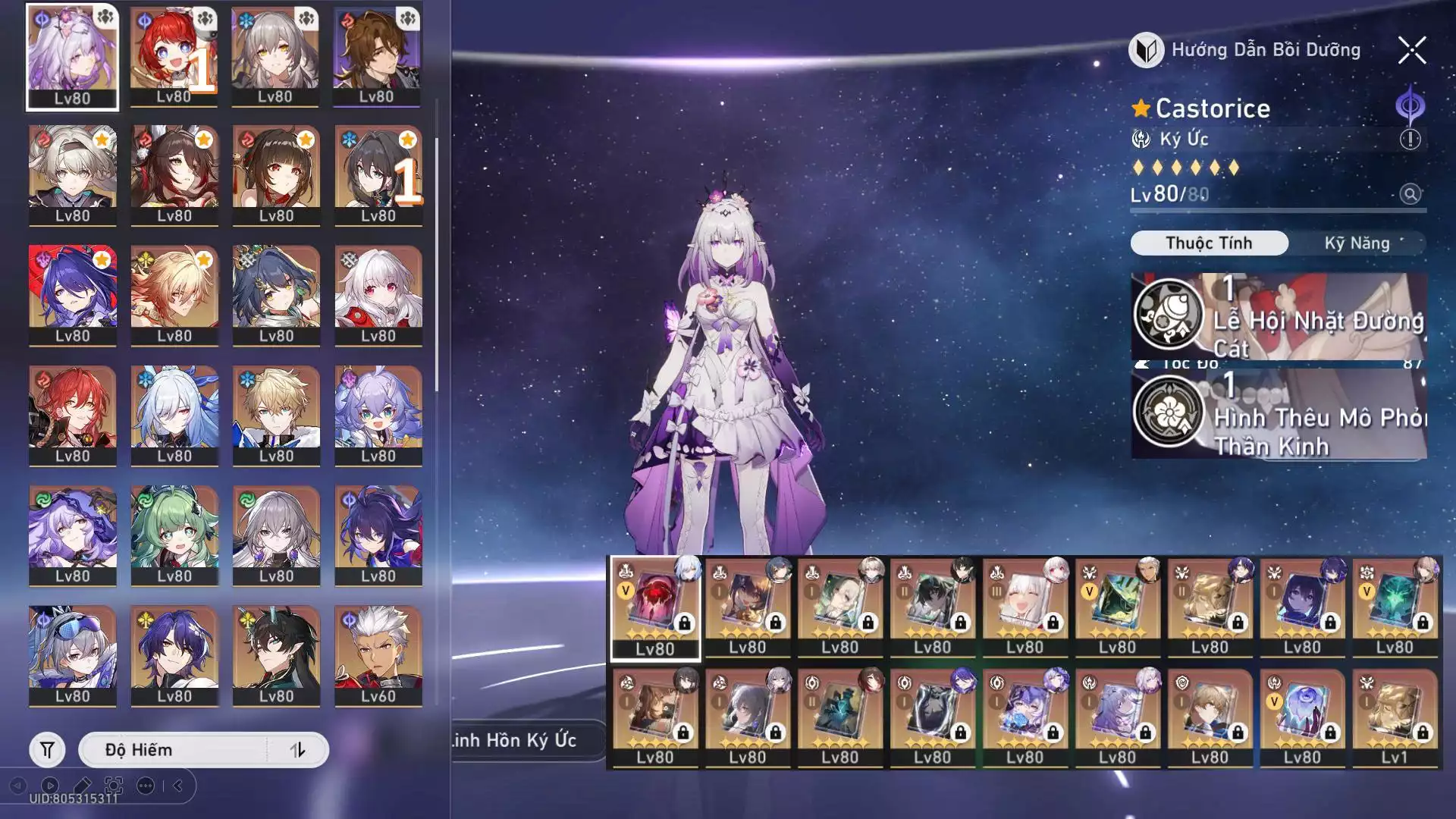Select the highlighted red Lv80 light cone
The image size is (1456, 819).
[x=655, y=608]
